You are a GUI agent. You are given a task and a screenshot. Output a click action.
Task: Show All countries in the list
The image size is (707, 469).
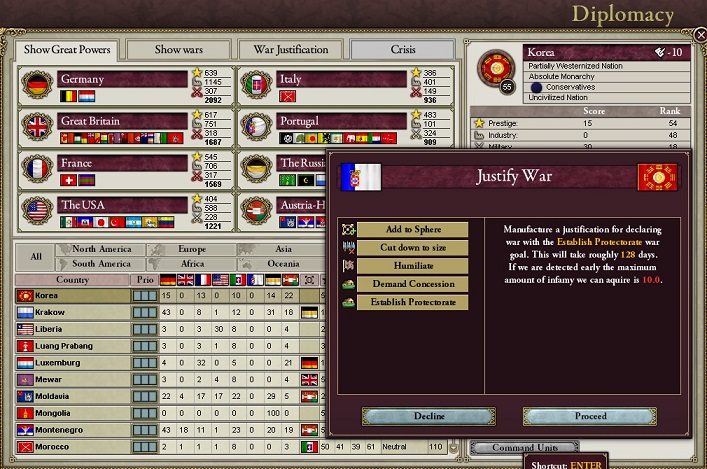pos(36,256)
